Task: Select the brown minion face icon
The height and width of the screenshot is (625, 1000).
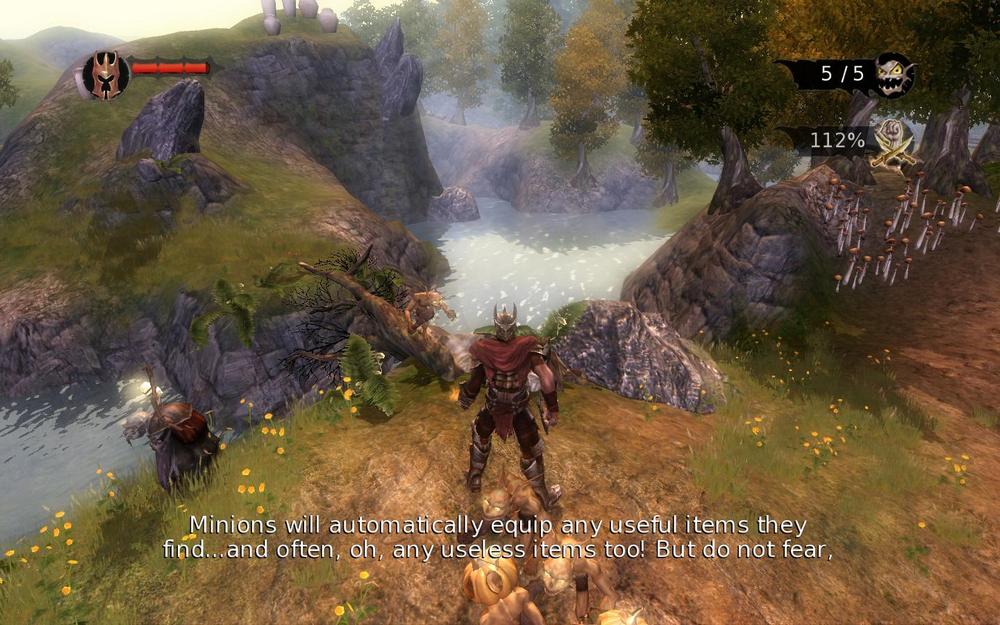Action: 892,74
